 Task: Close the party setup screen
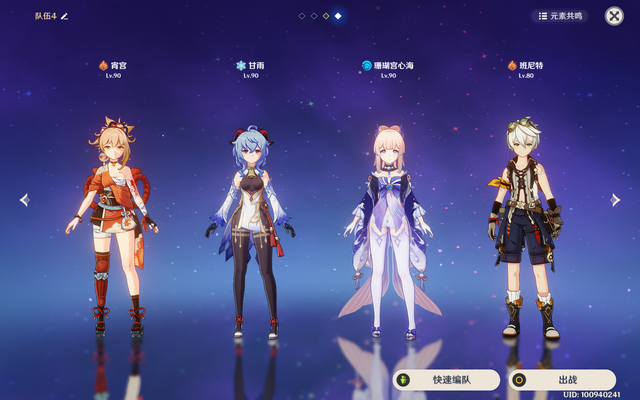coord(614,16)
